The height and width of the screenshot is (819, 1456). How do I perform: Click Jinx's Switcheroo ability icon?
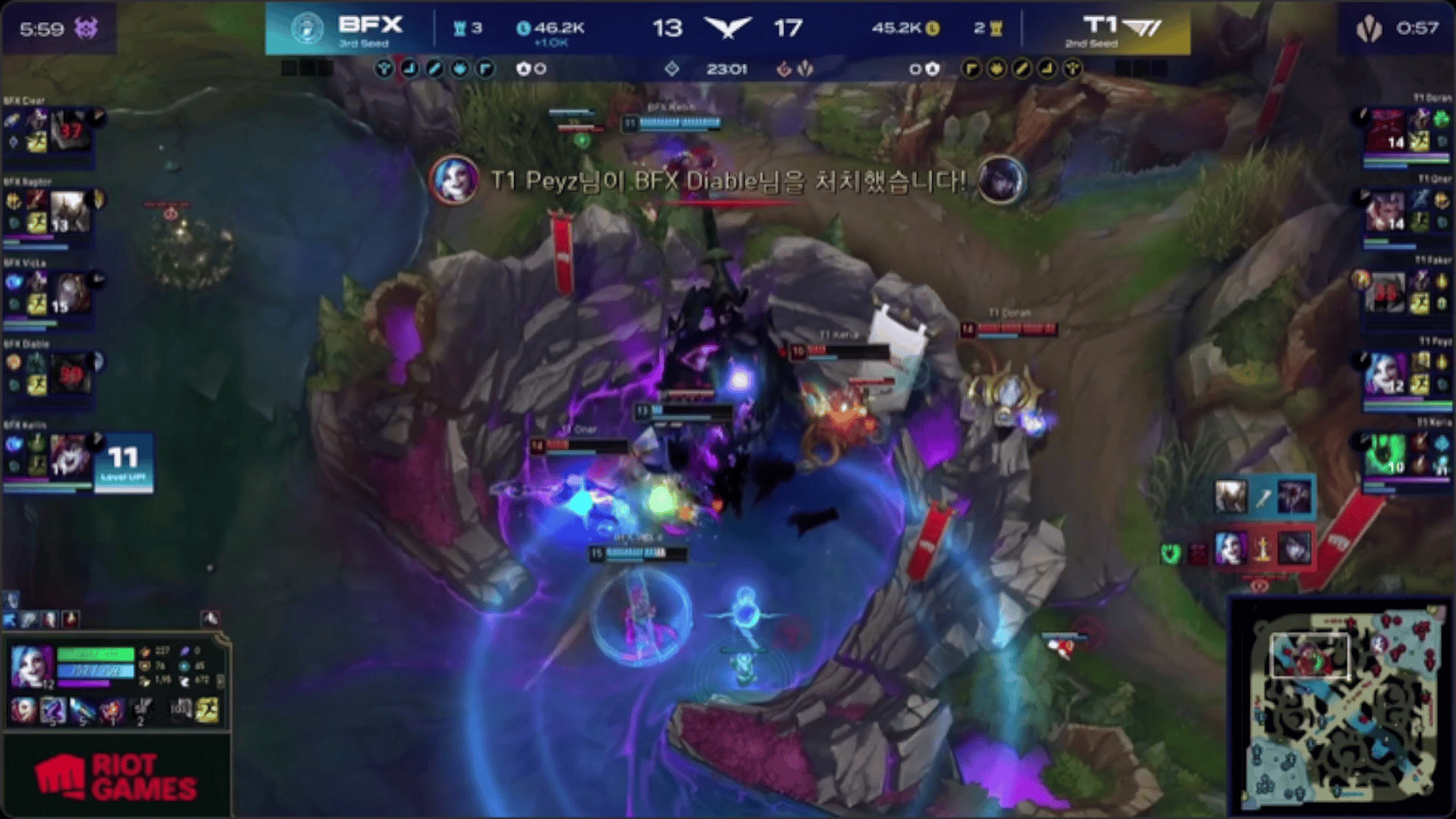coord(52,711)
